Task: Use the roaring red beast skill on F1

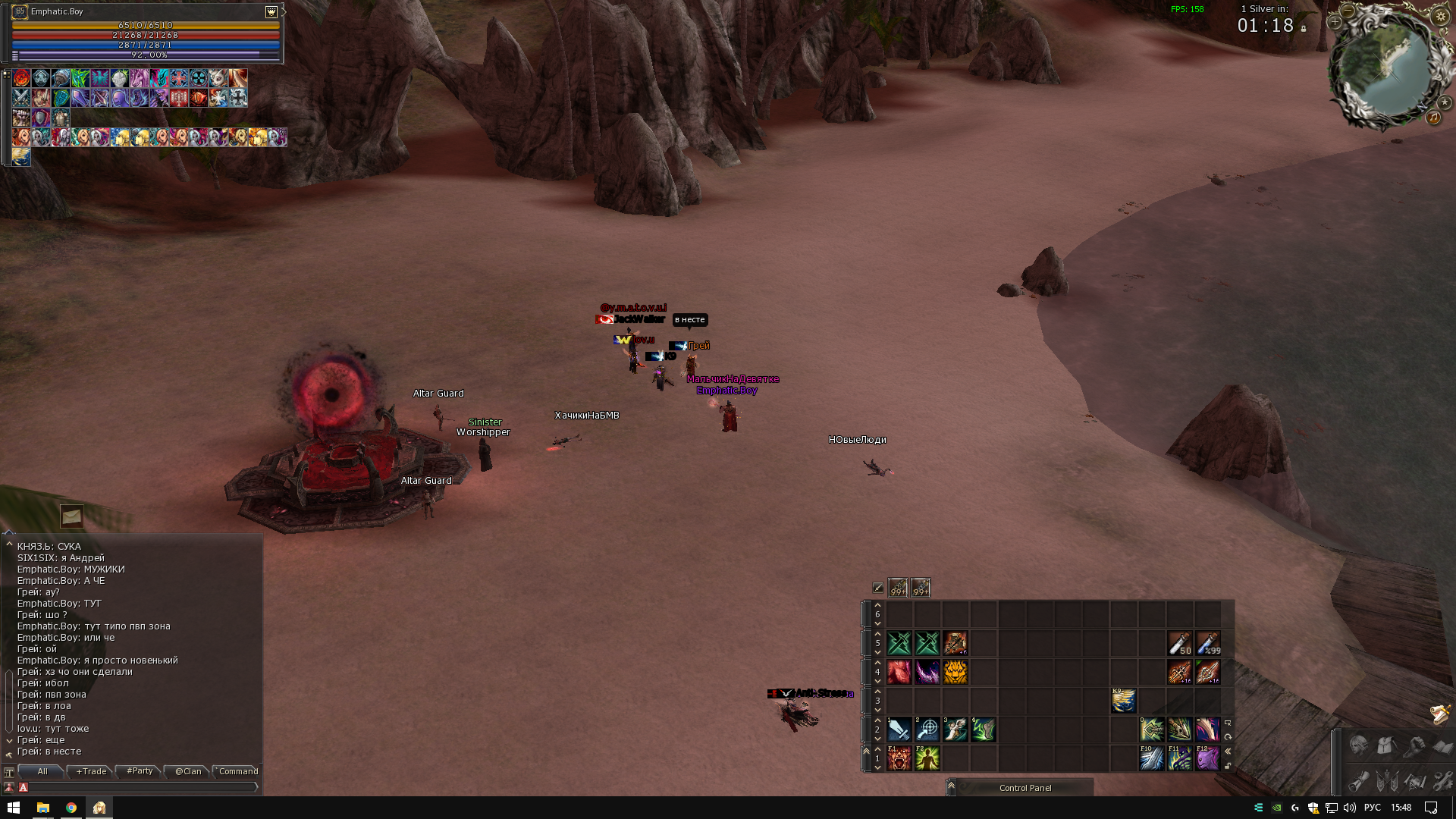Action: (x=899, y=758)
